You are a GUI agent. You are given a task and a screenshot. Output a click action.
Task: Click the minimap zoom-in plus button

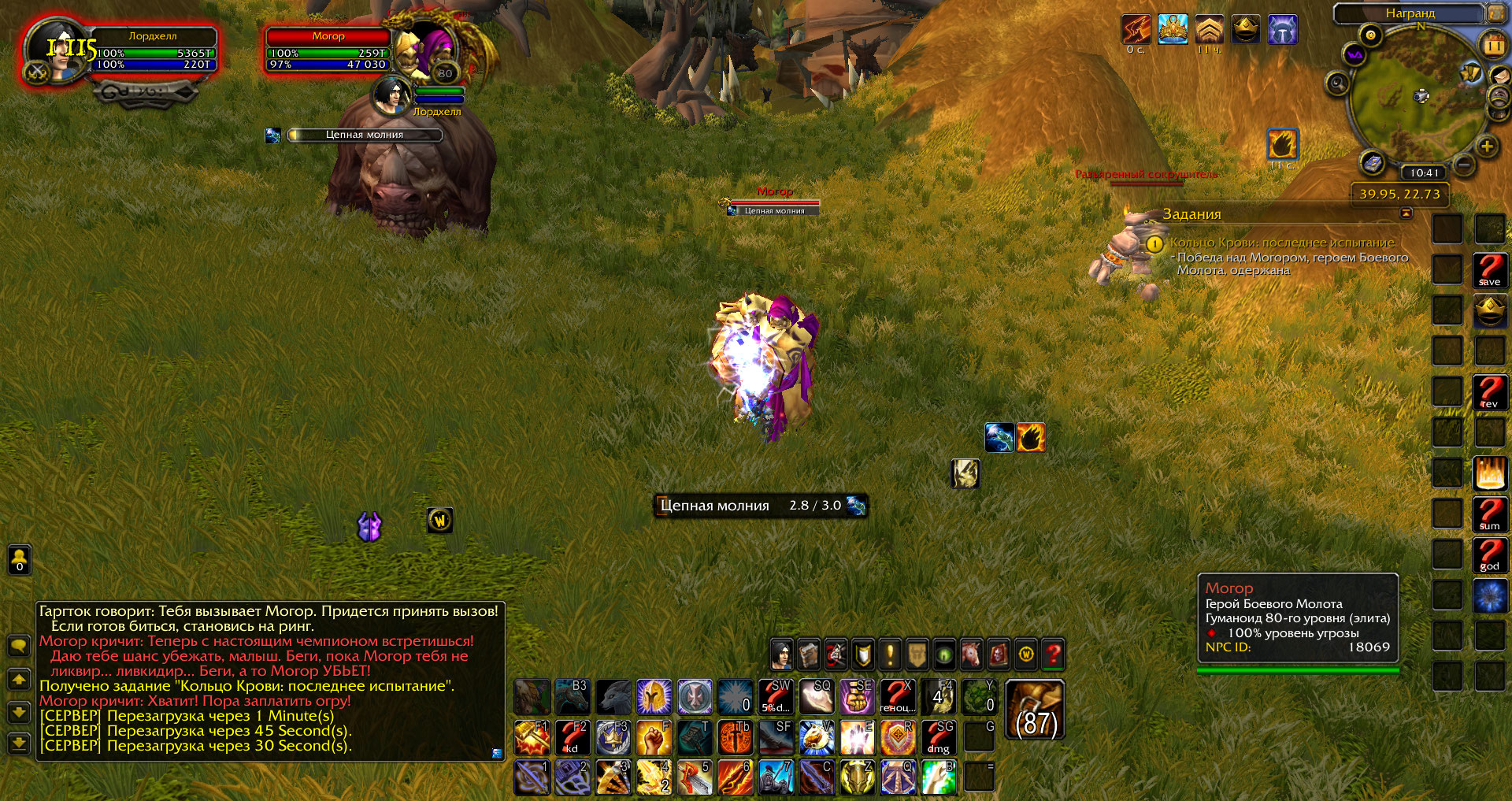pos(1487,146)
